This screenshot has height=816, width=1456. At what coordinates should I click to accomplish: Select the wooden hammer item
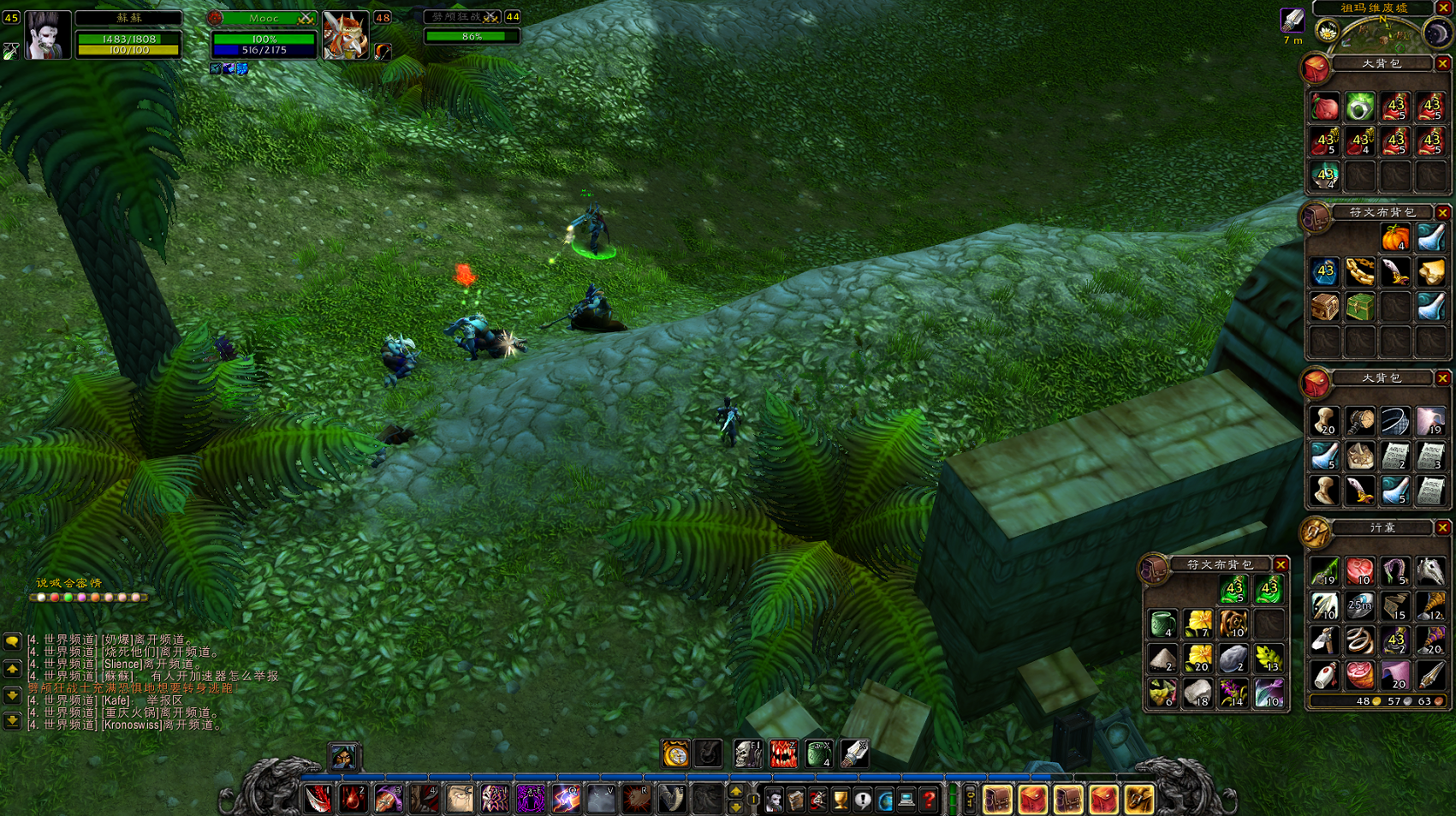coord(1359,421)
